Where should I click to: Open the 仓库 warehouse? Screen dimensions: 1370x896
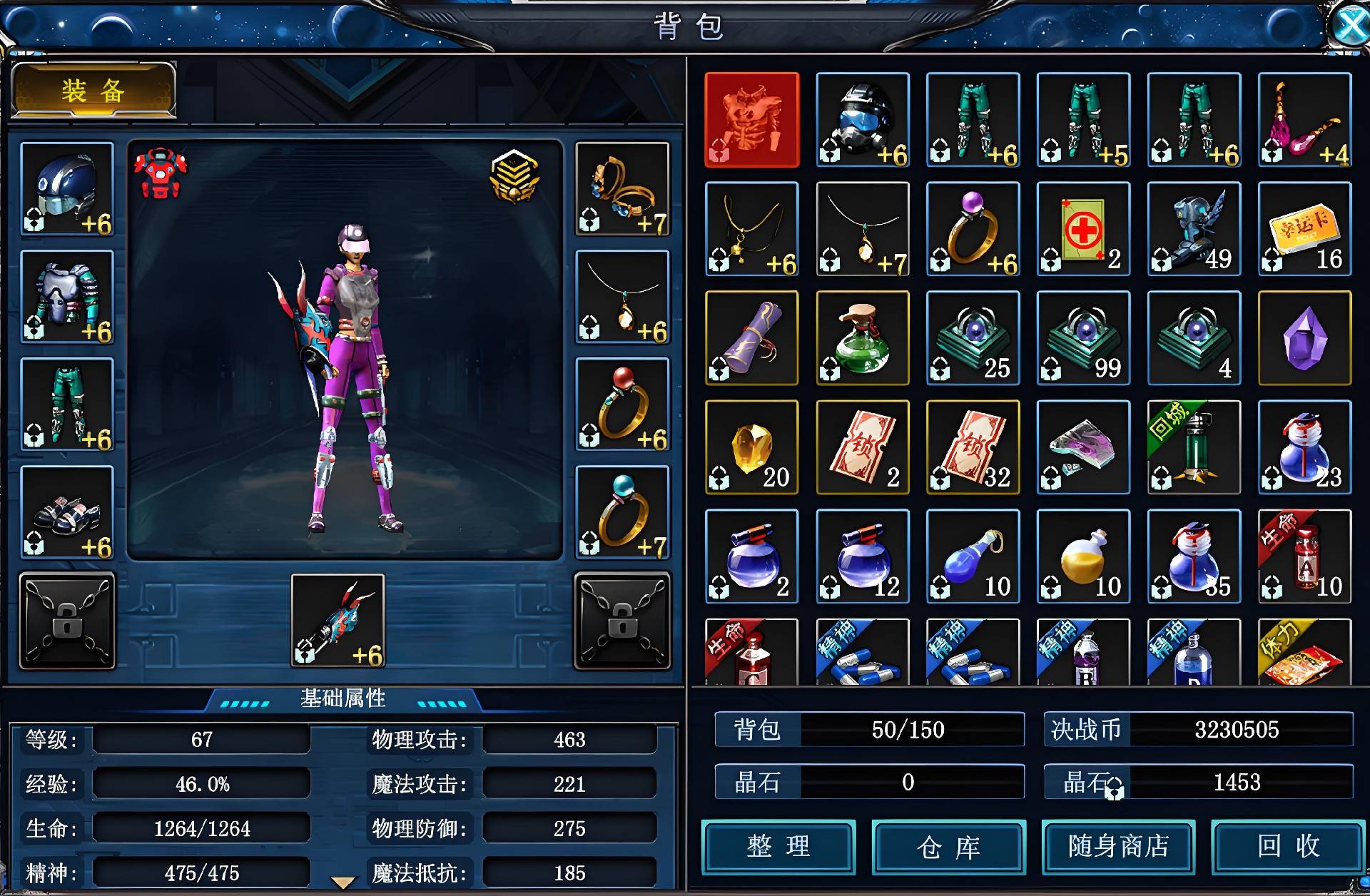pyautogui.click(x=948, y=847)
